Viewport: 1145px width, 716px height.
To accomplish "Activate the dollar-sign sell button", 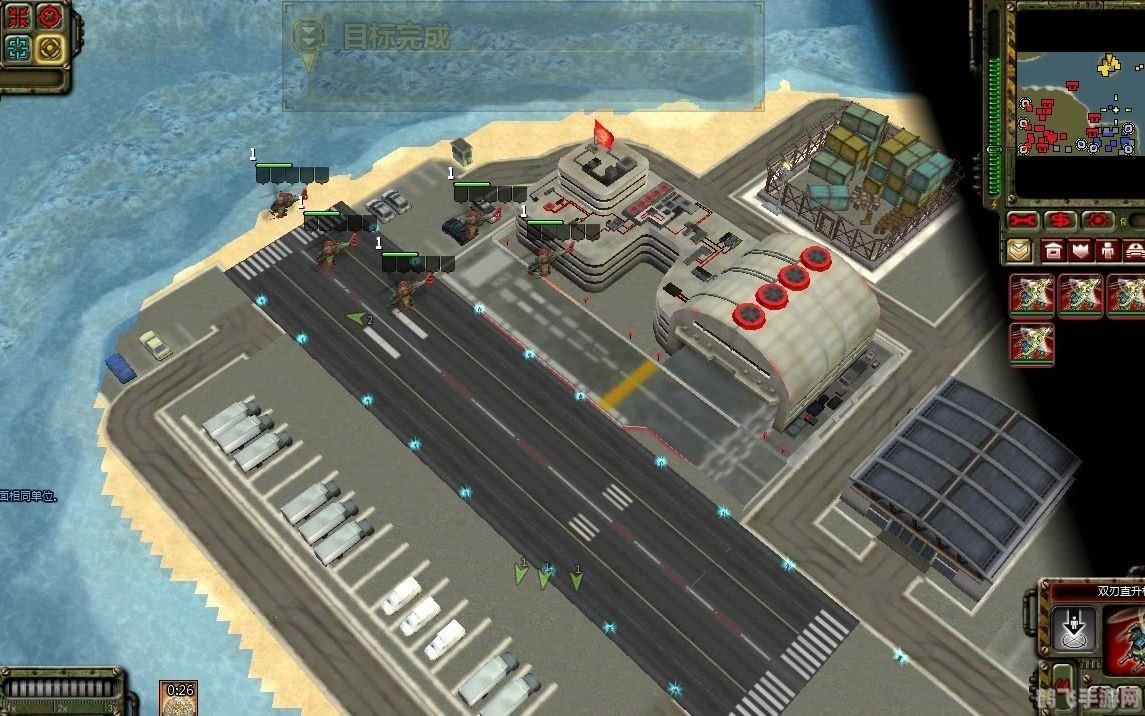I will [x=1061, y=220].
